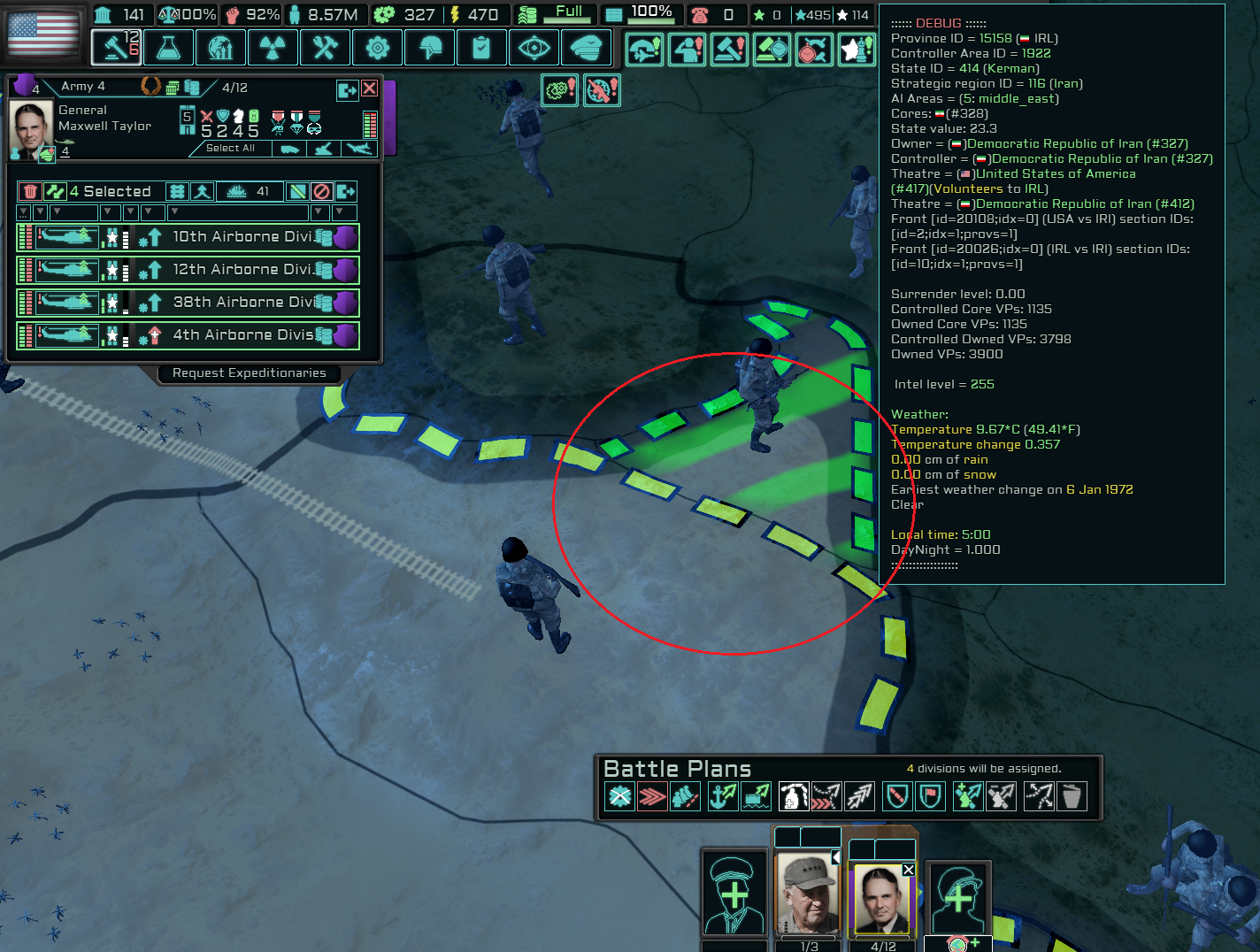Click the Request Expeditionaries button
1260x952 pixels.
coord(249,372)
